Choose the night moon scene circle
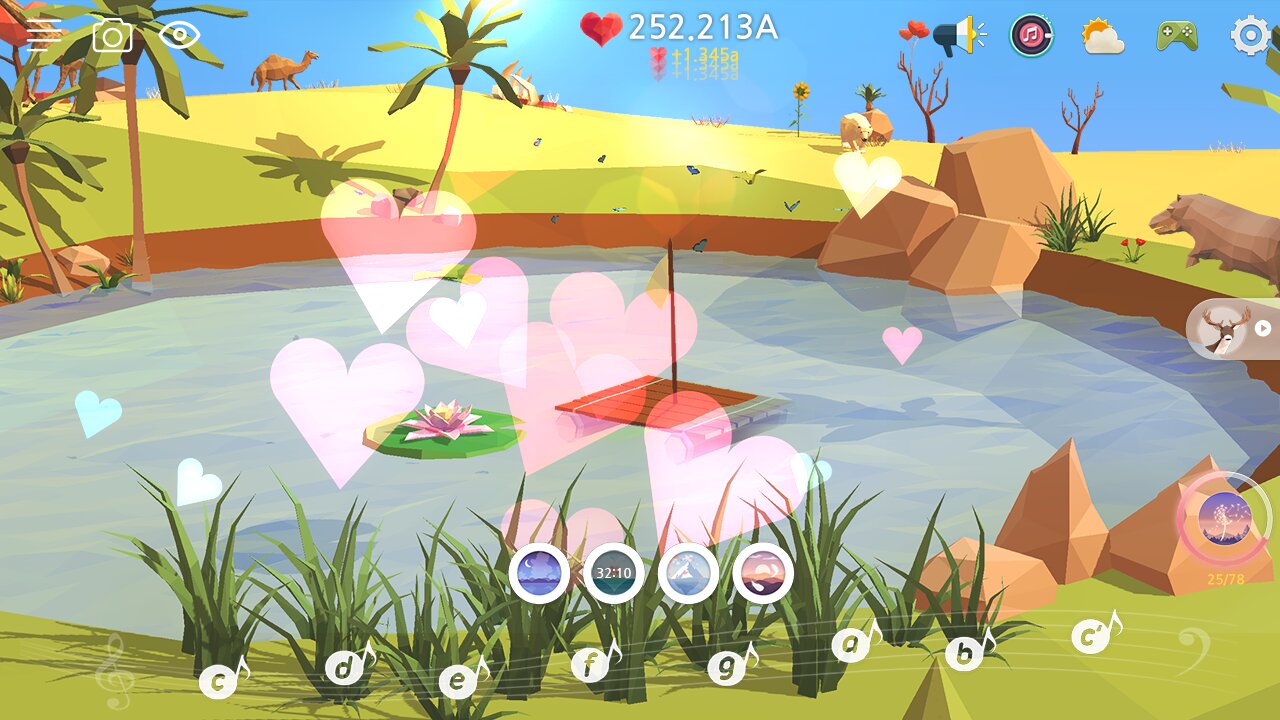 [539, 574]
